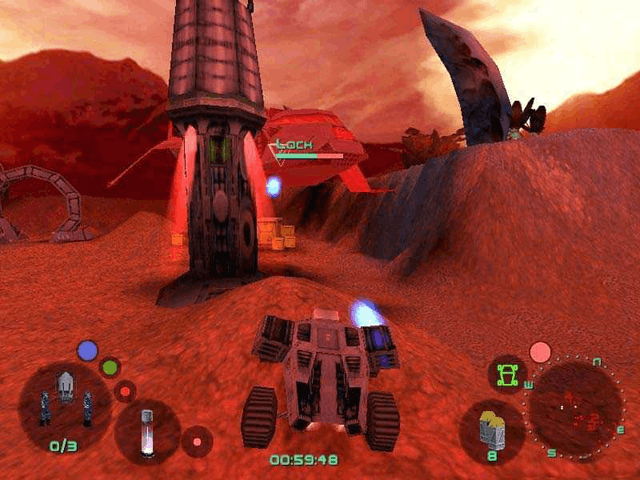Click the pink circle above the radar
This screenshot has width=640, height=480.
point(540,351)
